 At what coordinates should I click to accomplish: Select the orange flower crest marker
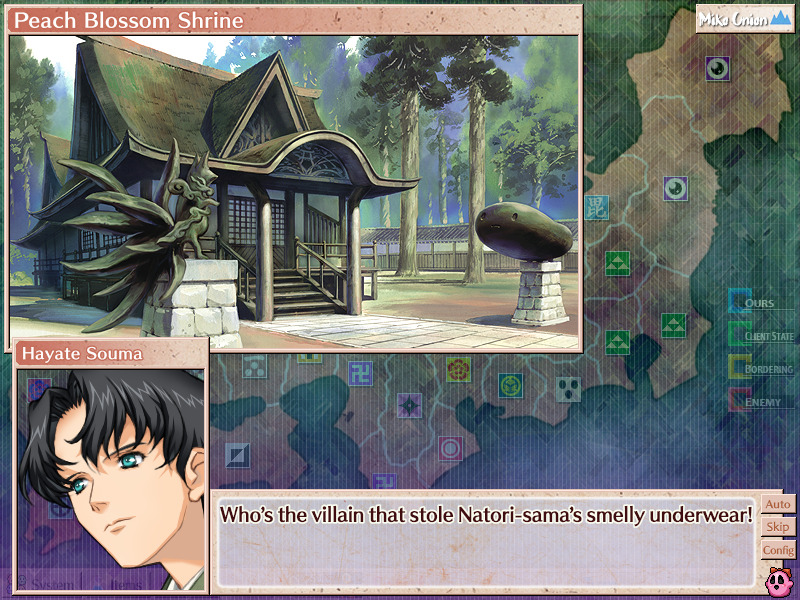pyautogui.click(x=458, y=369)
